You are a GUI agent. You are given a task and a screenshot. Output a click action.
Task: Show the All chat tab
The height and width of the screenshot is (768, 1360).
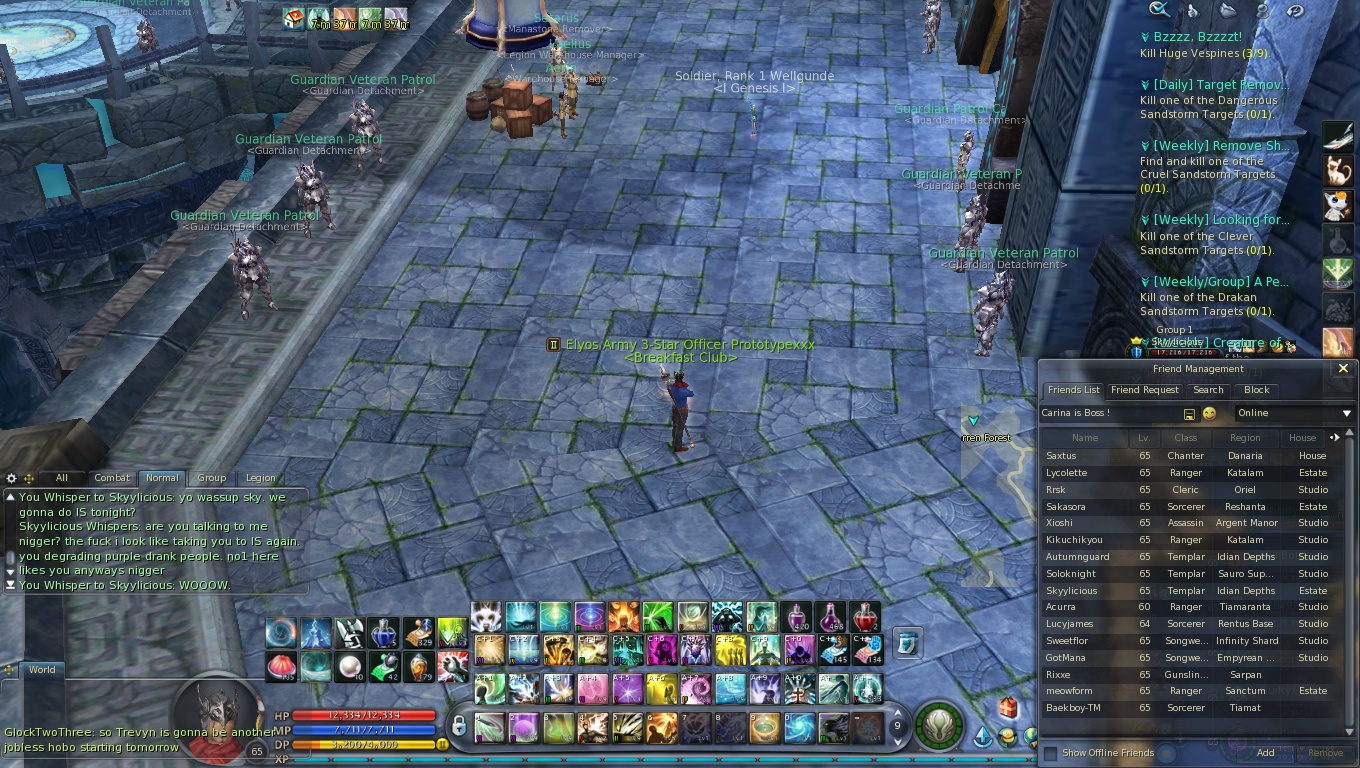(x=62, y=478)
